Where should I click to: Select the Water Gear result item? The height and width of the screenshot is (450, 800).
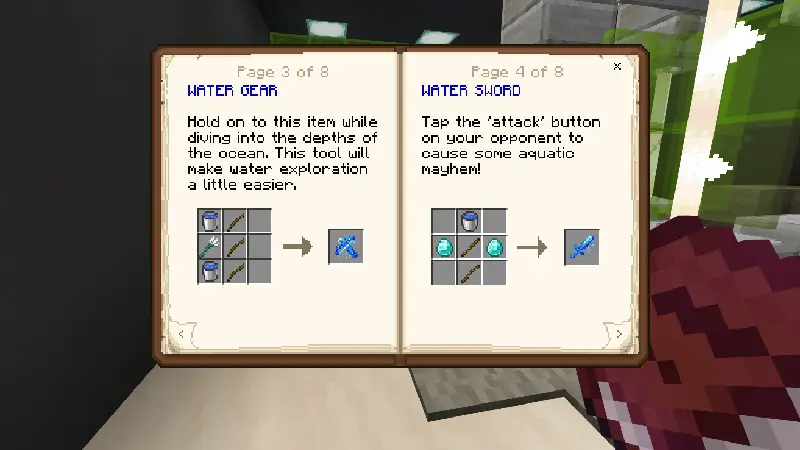coord(346,246)
